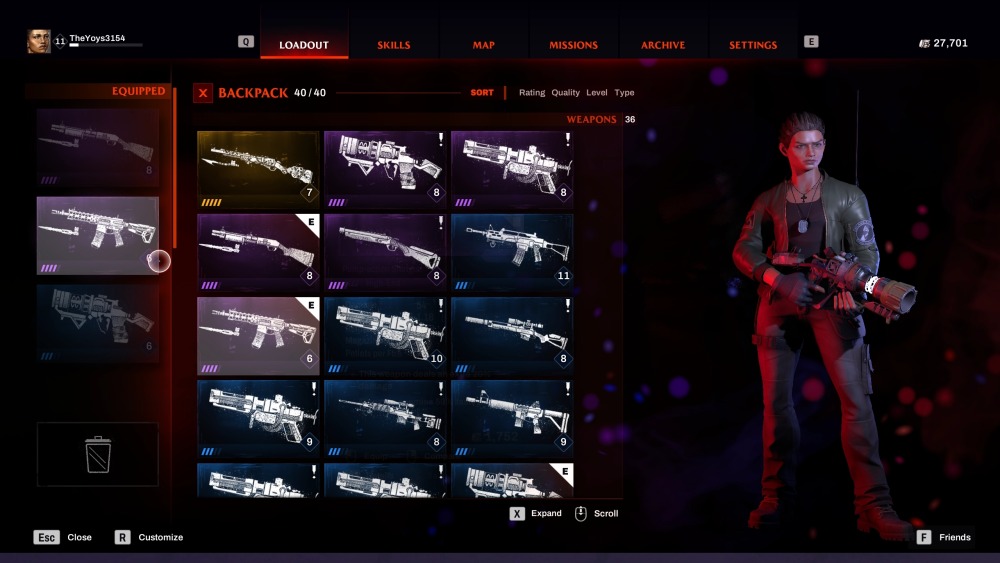
Task: Switch to the Loadout tab
Action: click(x=304, y=45)
